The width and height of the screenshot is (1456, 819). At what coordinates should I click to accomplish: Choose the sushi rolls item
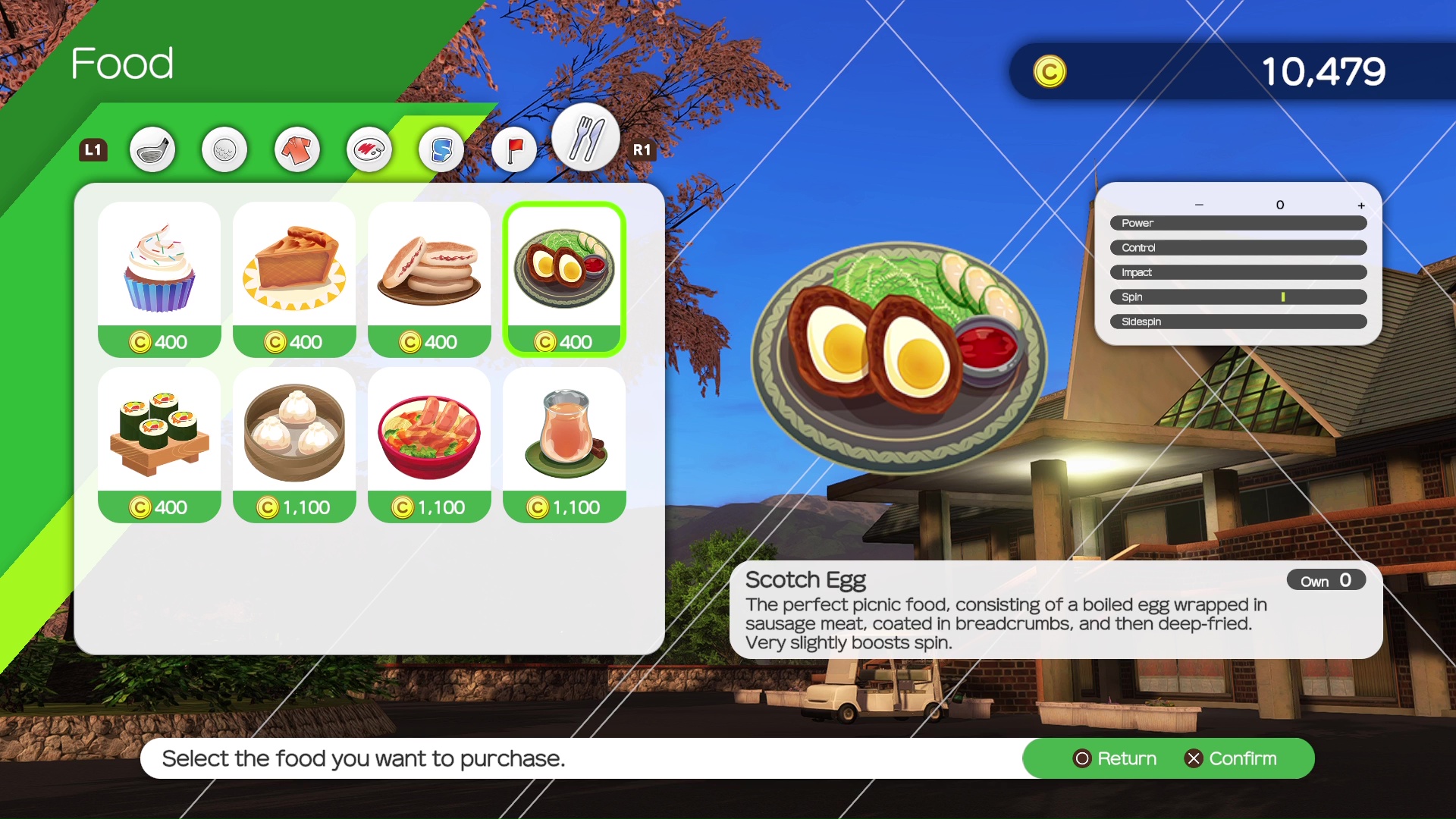click(159, 444)
